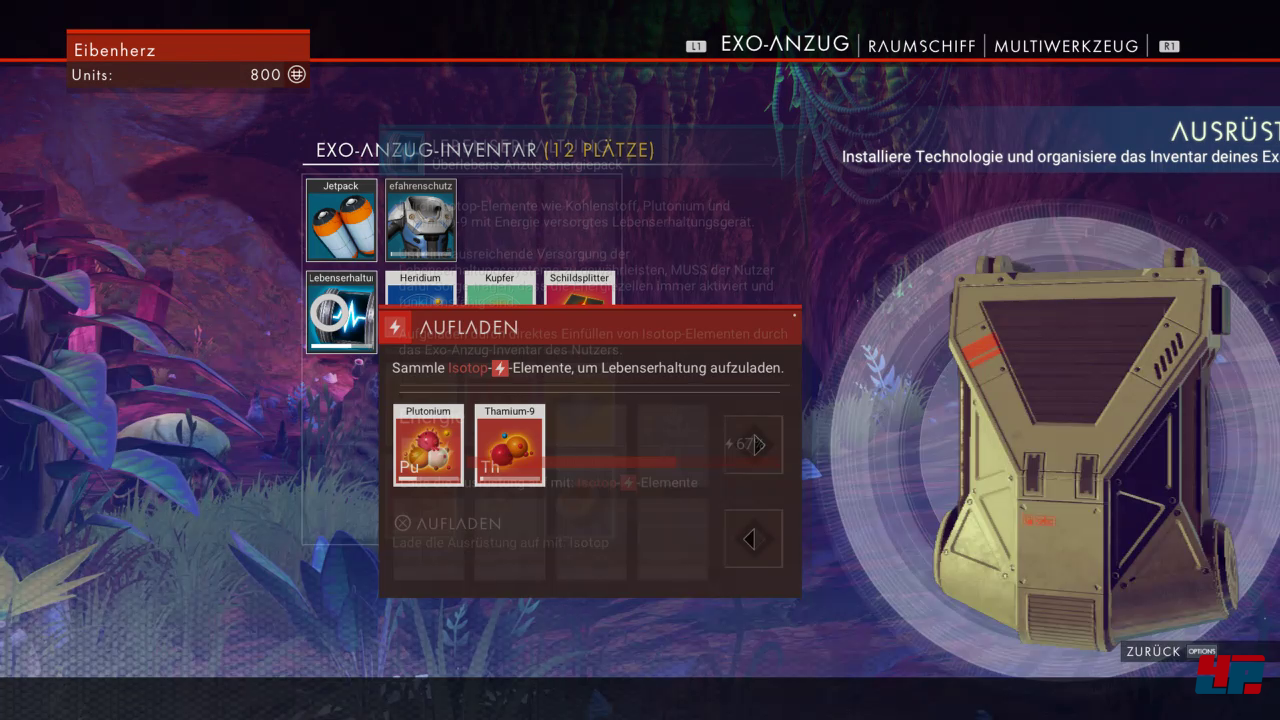Pick the Heridium inventory slot
This screenshot has height=720, width=1280.
421,288
